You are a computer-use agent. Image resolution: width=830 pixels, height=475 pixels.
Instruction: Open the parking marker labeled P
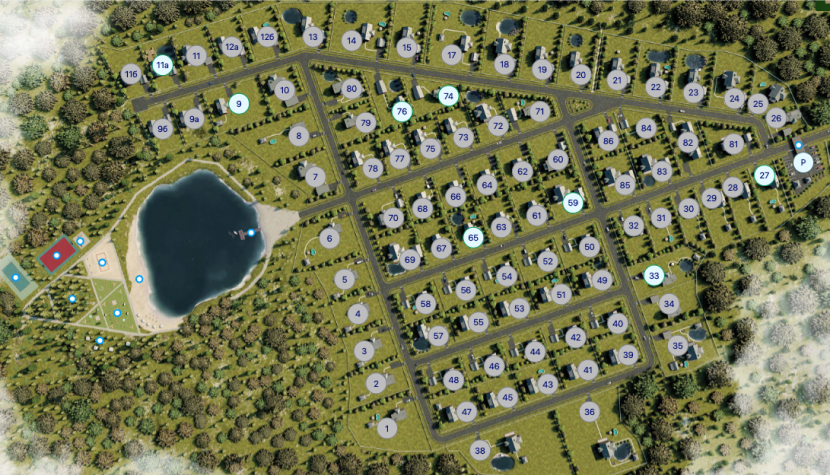pos(801,162)
